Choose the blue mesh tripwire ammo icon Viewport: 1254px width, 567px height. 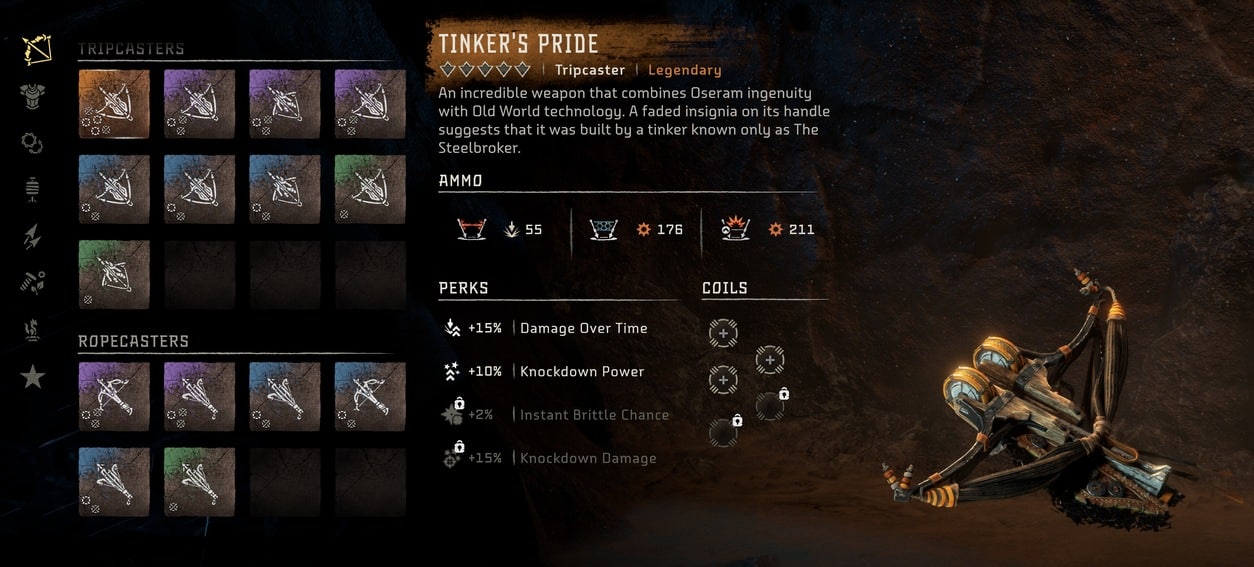pos(603,229)
